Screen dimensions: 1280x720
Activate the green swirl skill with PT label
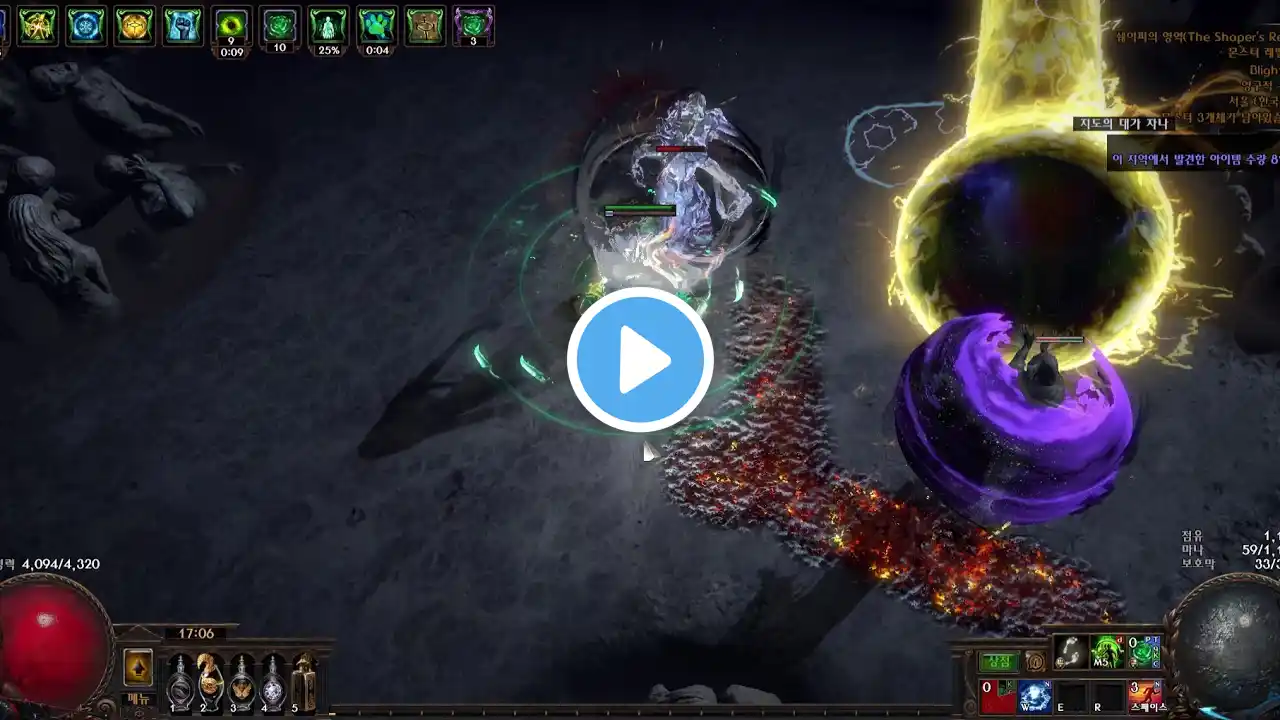pyautogui.click(x=1144, y=651)
